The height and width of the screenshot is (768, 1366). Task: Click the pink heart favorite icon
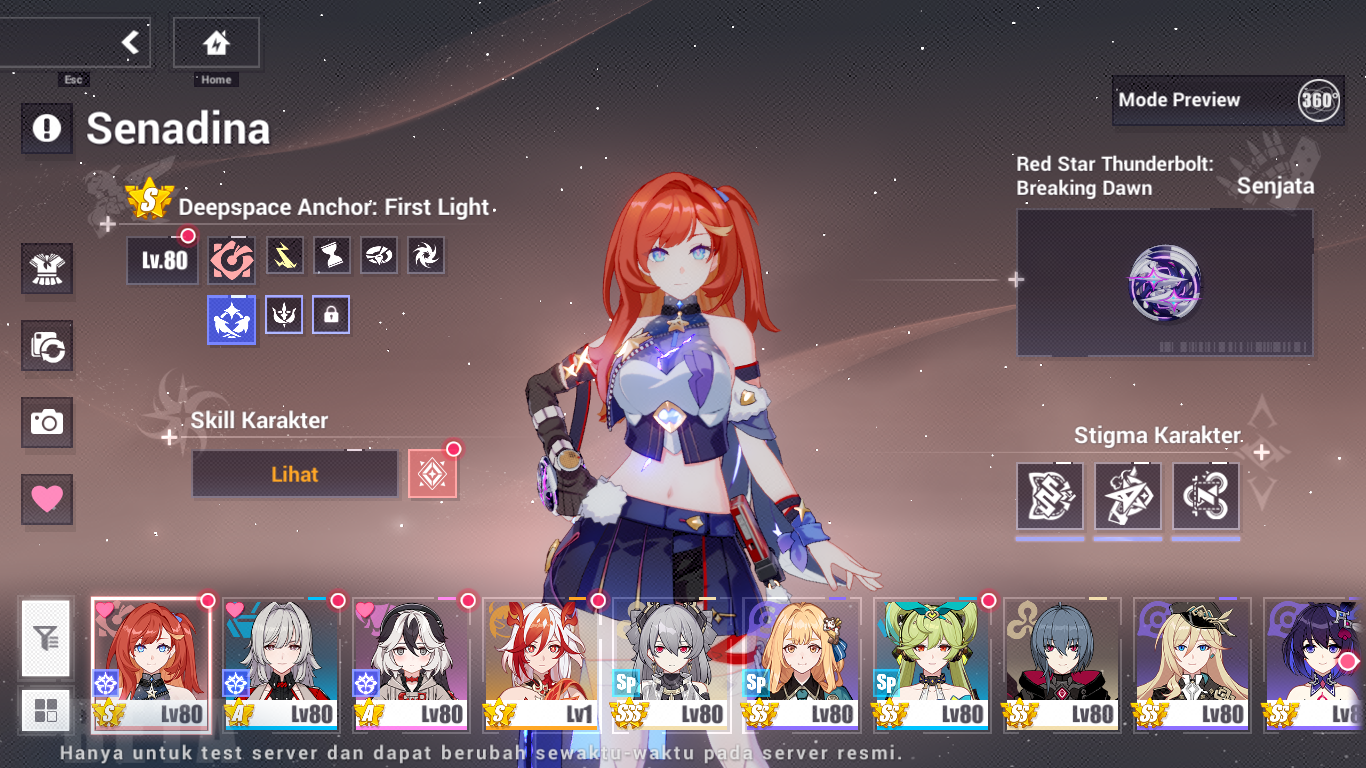(x=46, y=501)
